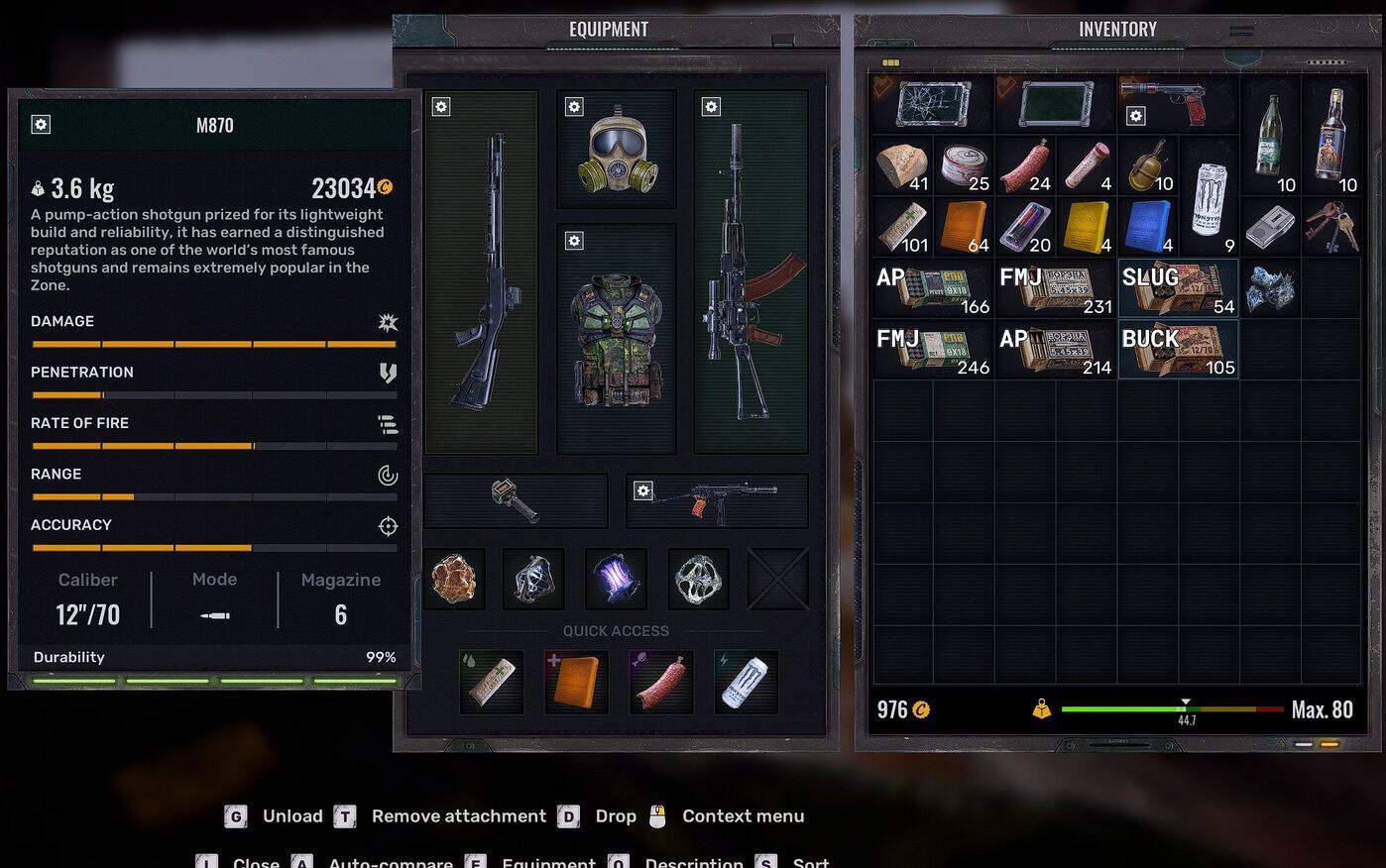
Task: Select the bread loaf stack
Action: (902, 165)
